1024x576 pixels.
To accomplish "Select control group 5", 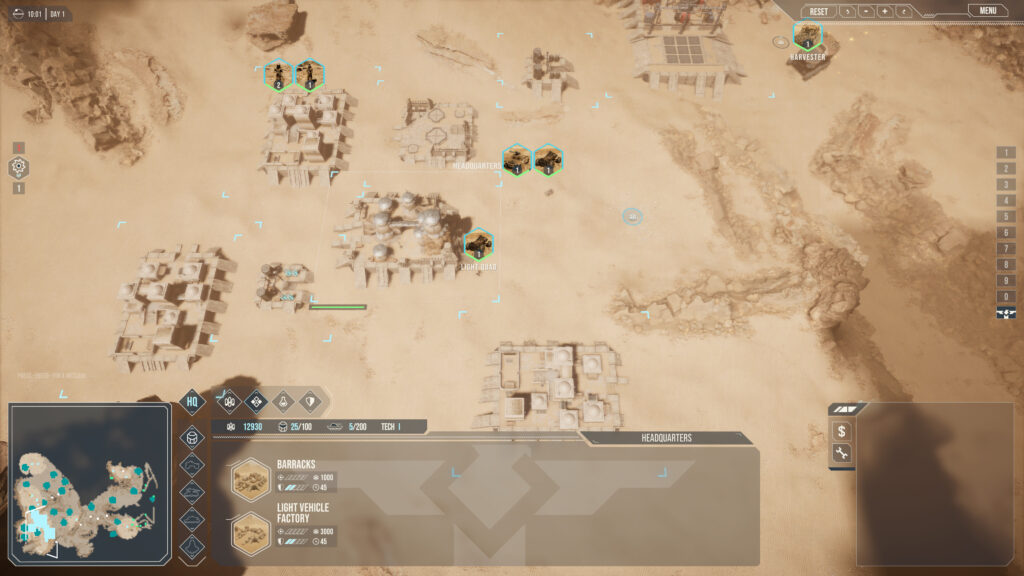I will point(1006,217).
